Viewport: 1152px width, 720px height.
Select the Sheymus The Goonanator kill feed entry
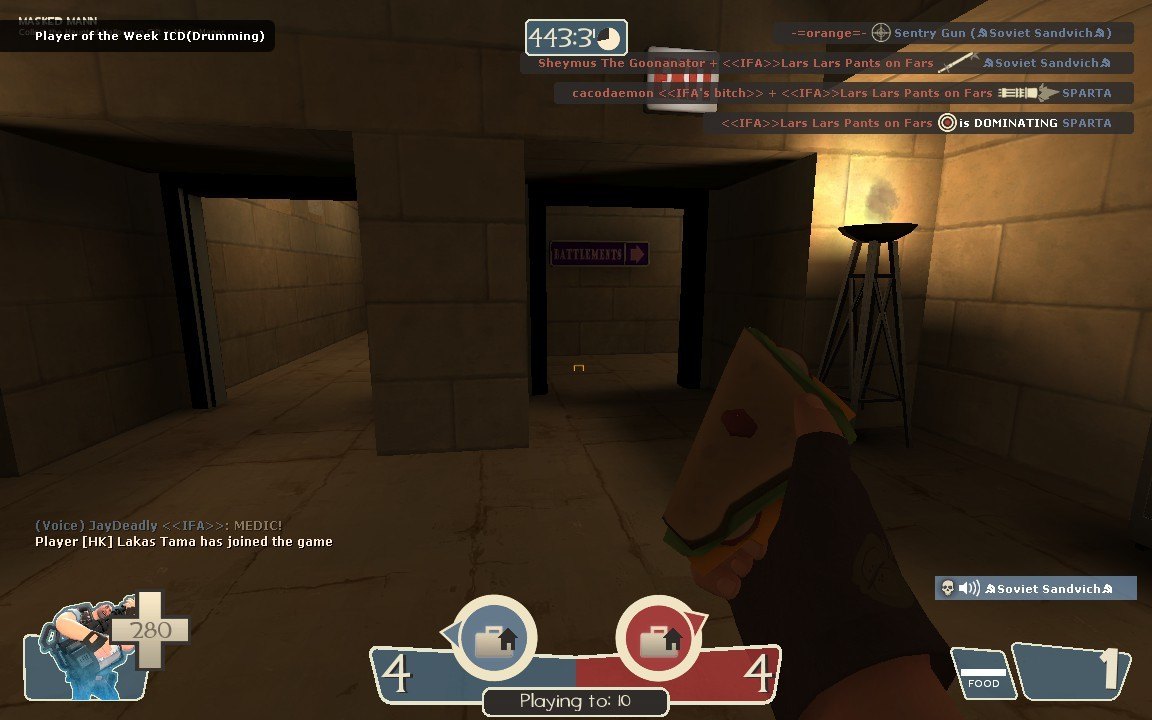(825, 63)
